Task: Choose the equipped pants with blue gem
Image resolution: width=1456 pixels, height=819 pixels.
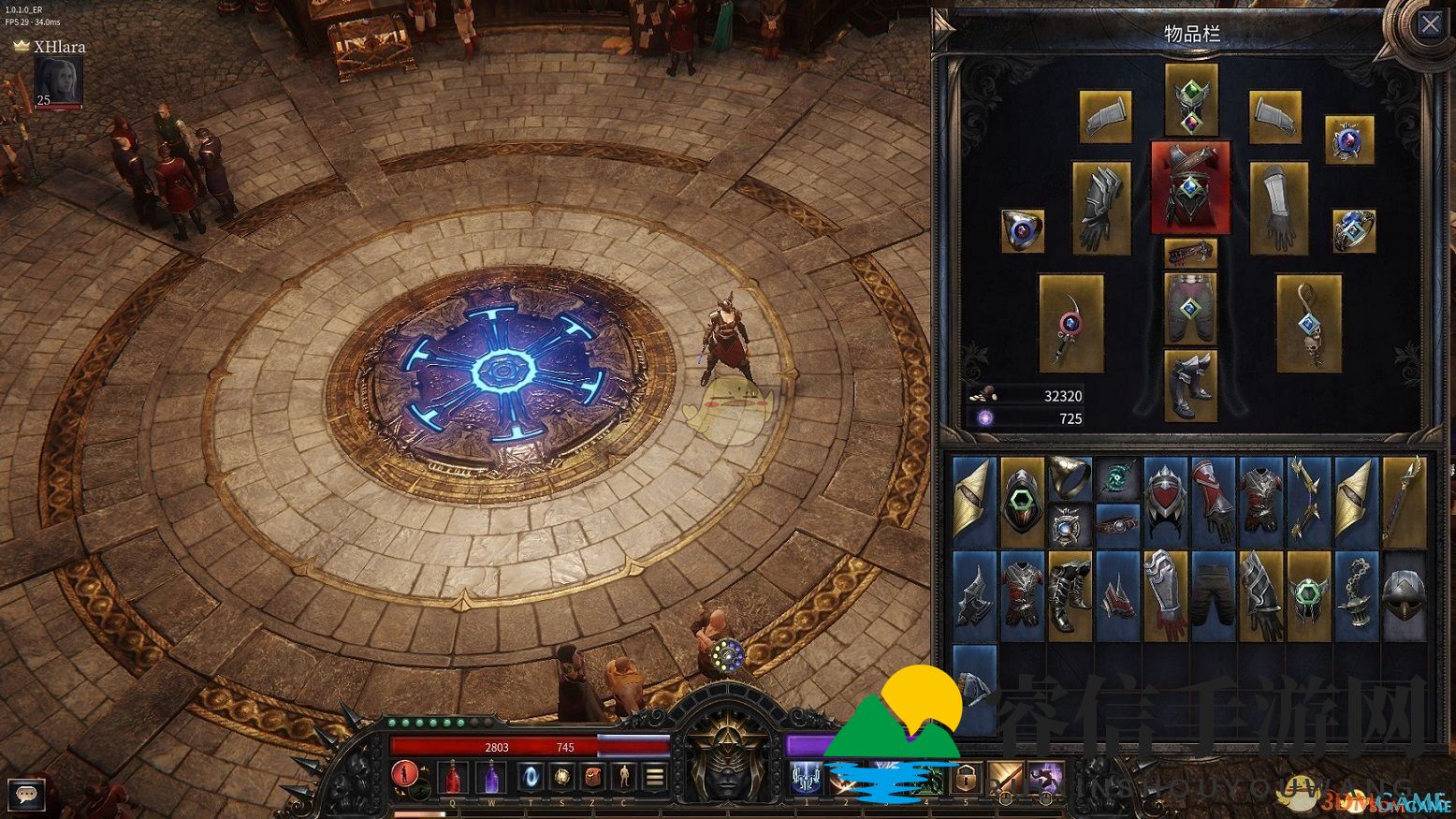Action: (1190, 310)
